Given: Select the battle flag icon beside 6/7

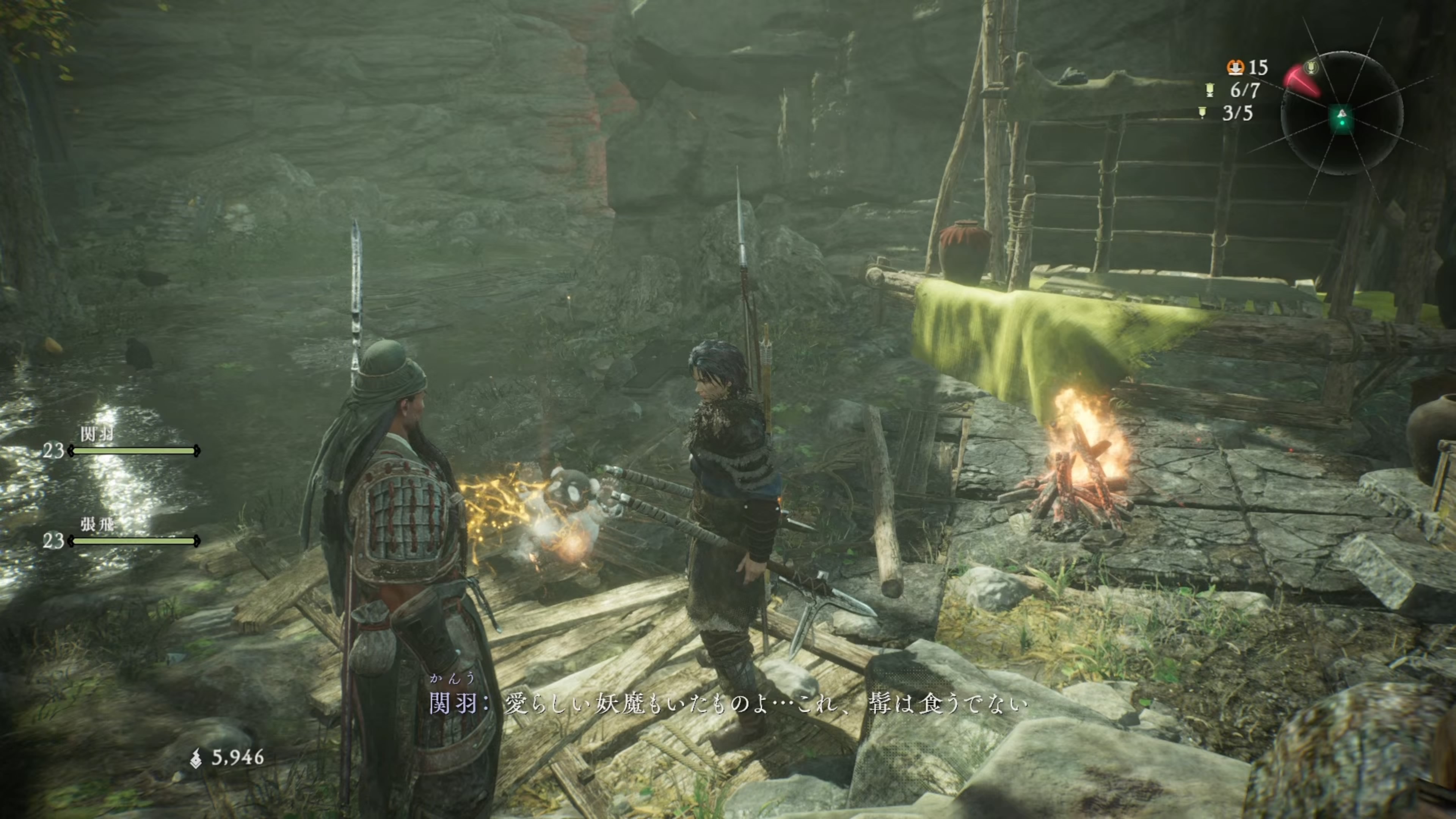Looking at the screenshot, I should [x=1210, y=90].
